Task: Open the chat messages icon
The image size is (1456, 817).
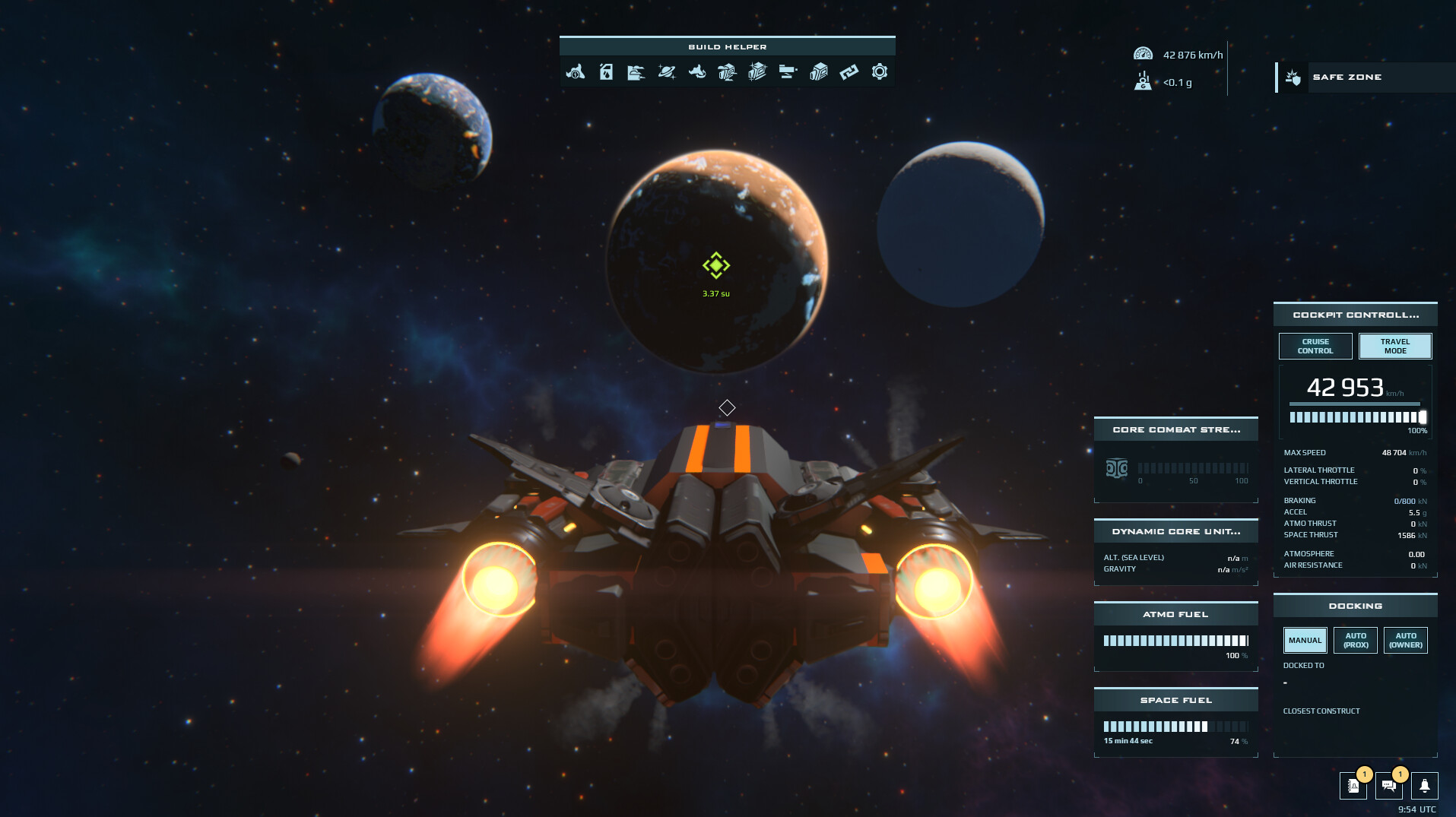Action: [1389, 787]
